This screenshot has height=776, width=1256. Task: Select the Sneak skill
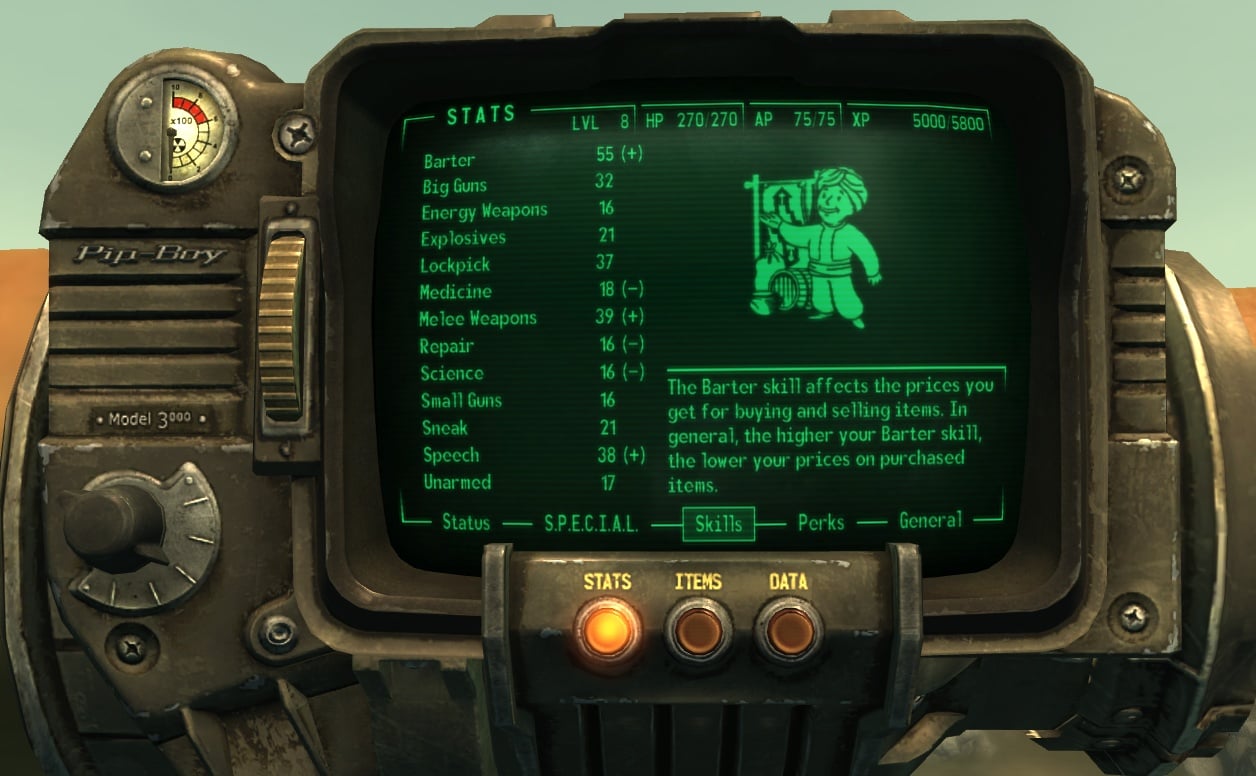click(444, 428)
